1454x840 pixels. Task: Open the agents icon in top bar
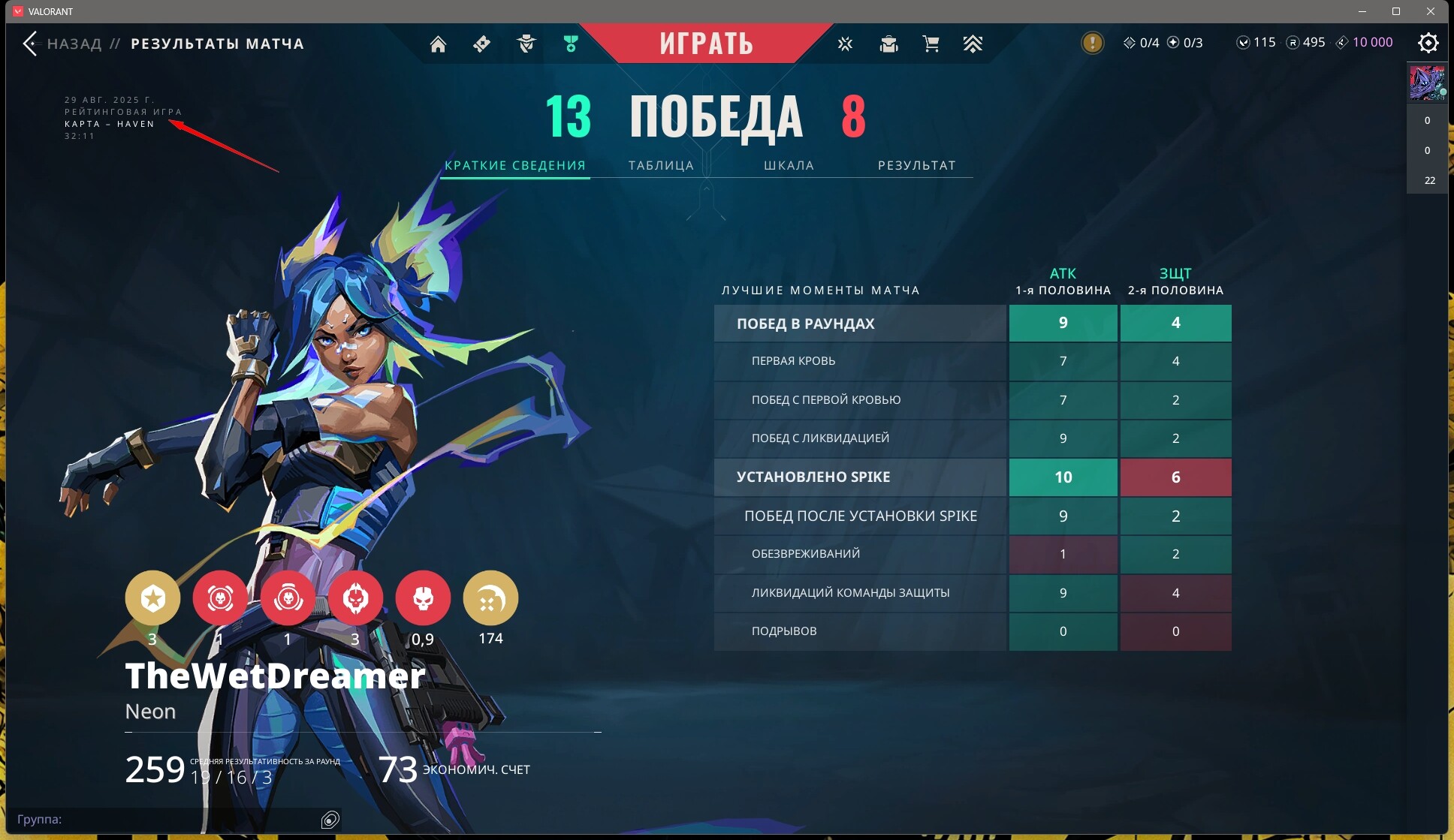[526, 44]
